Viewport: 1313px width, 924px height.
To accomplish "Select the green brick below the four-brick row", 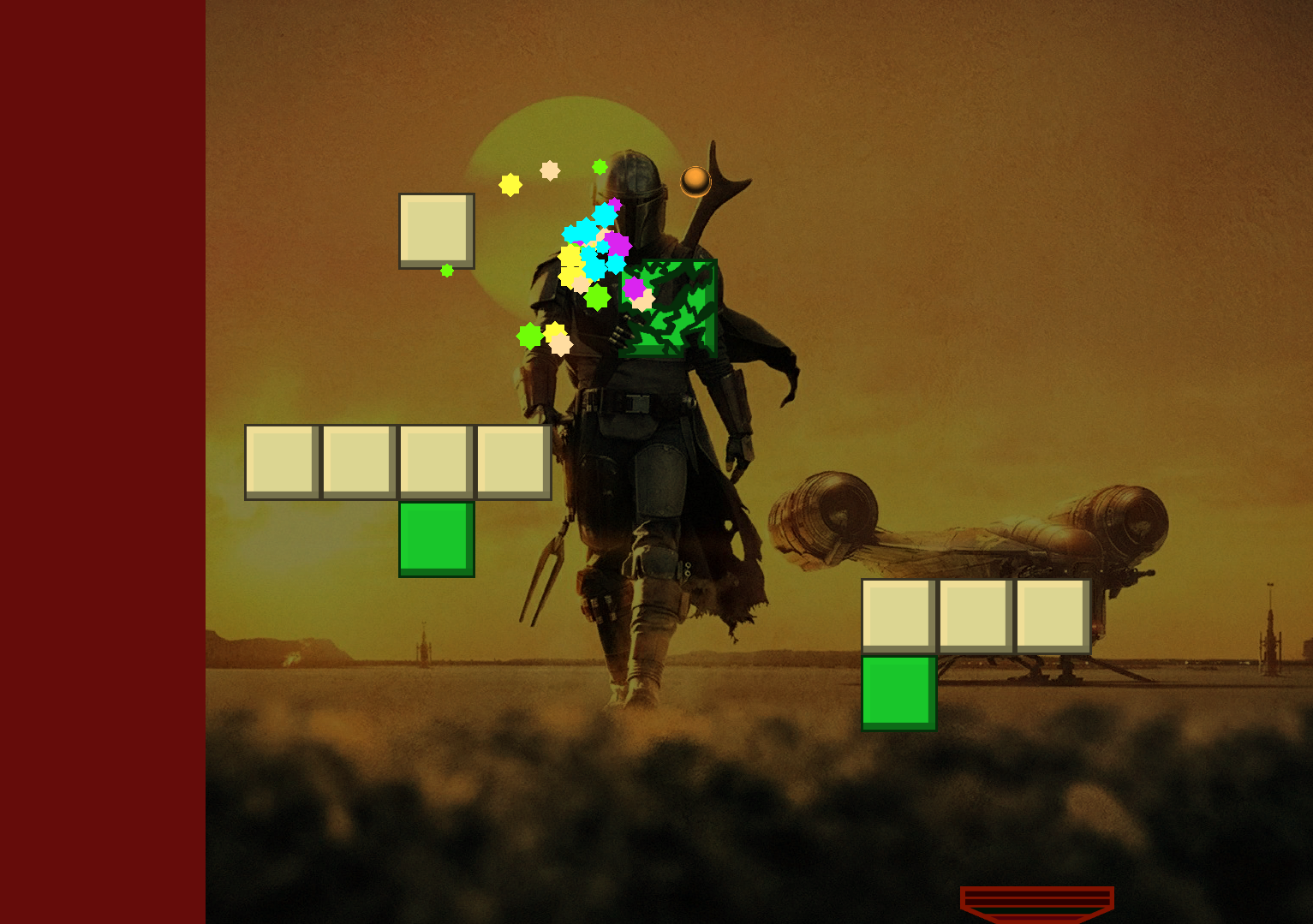I will coord(437,539).
